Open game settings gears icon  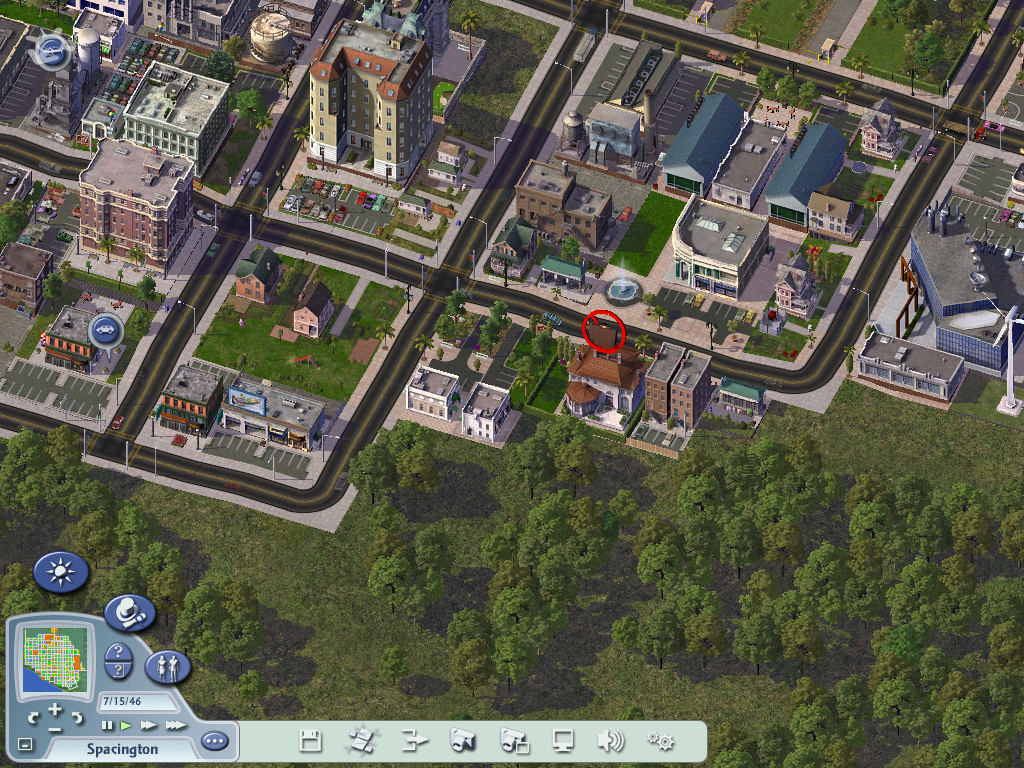[660, 741]
